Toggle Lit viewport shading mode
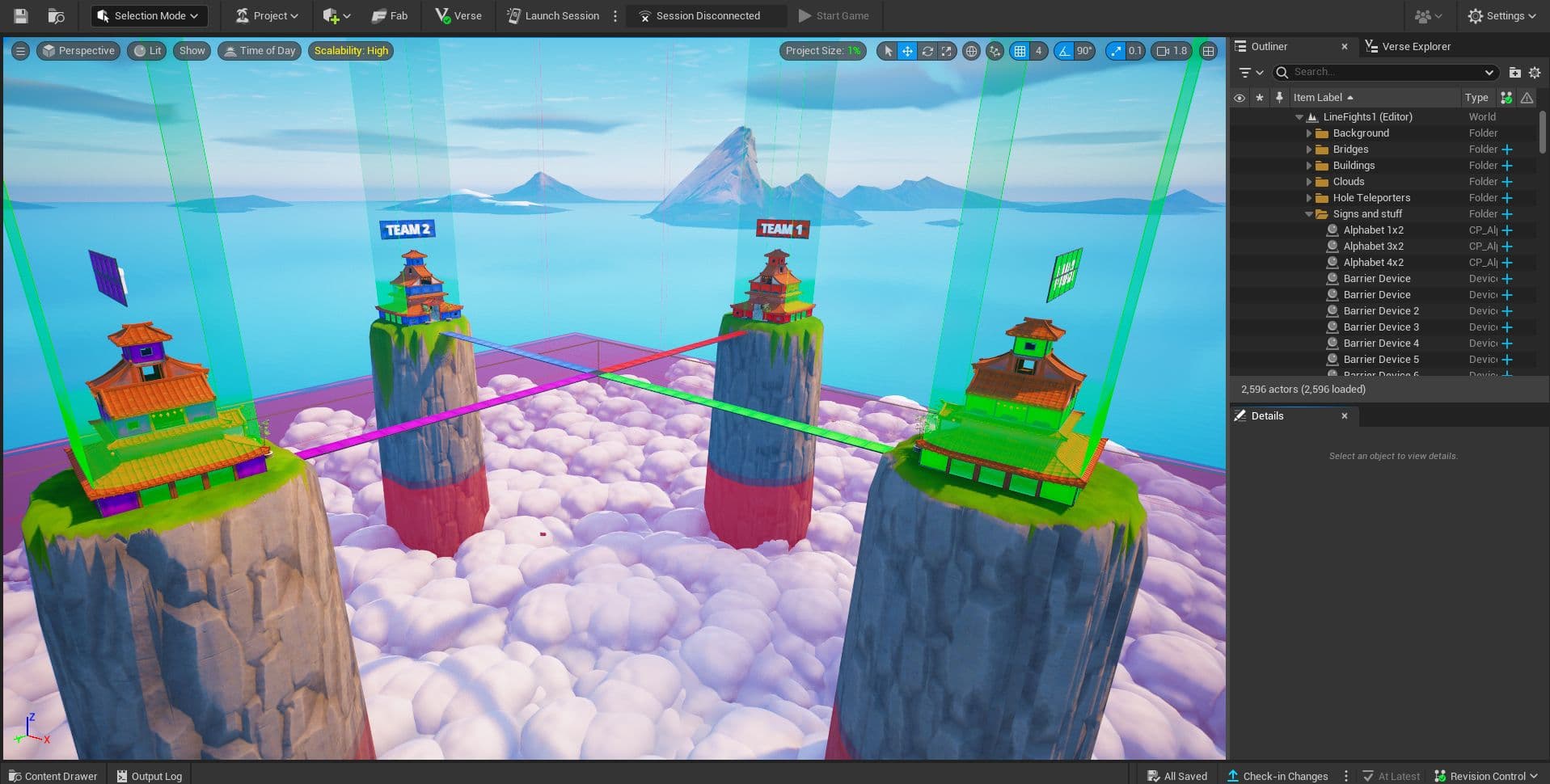This screenshot has width=1550, height=784. [146, 50]
